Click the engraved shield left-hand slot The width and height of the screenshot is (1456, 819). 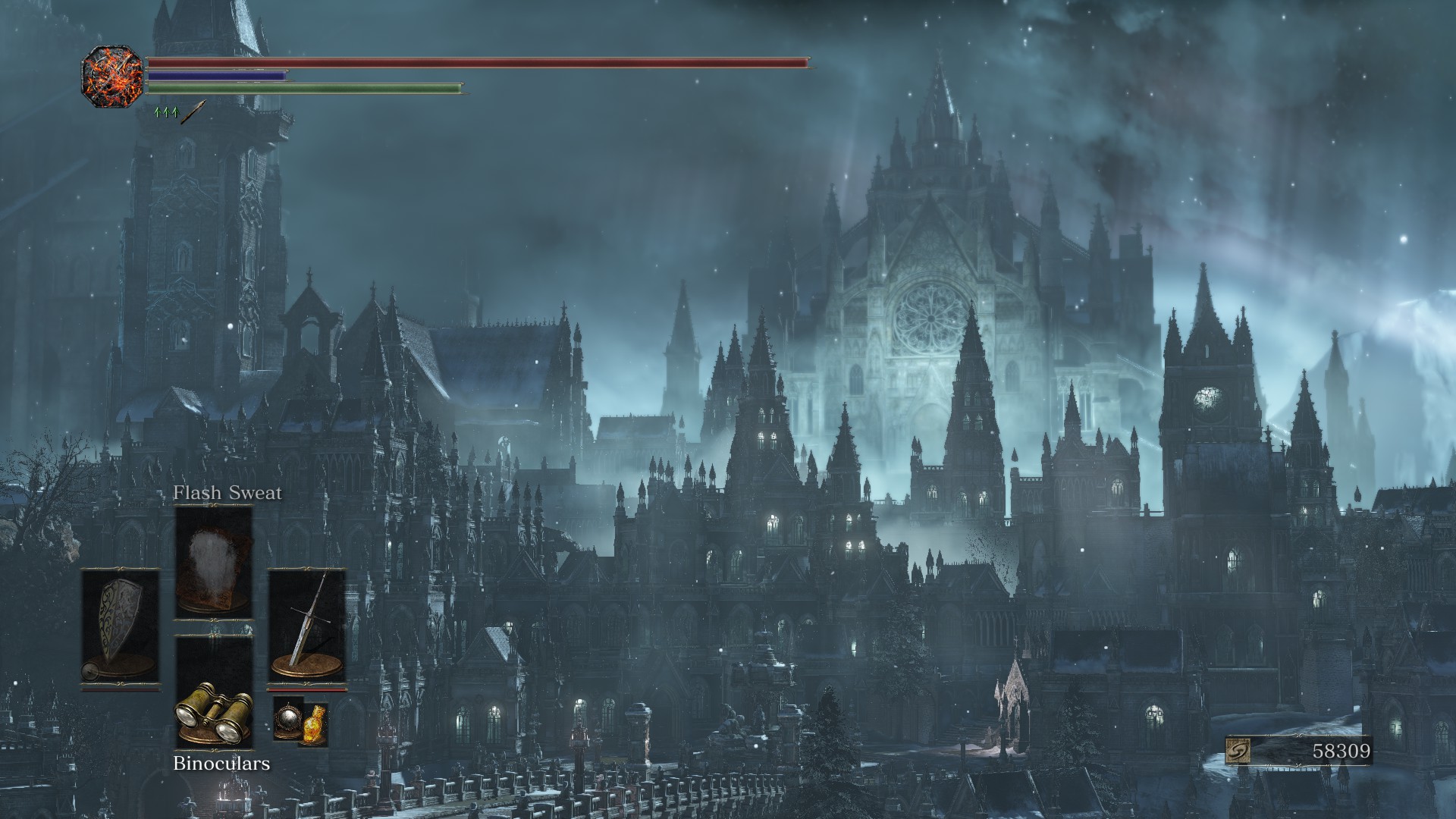pyautogui.click(x=121, y=627)
